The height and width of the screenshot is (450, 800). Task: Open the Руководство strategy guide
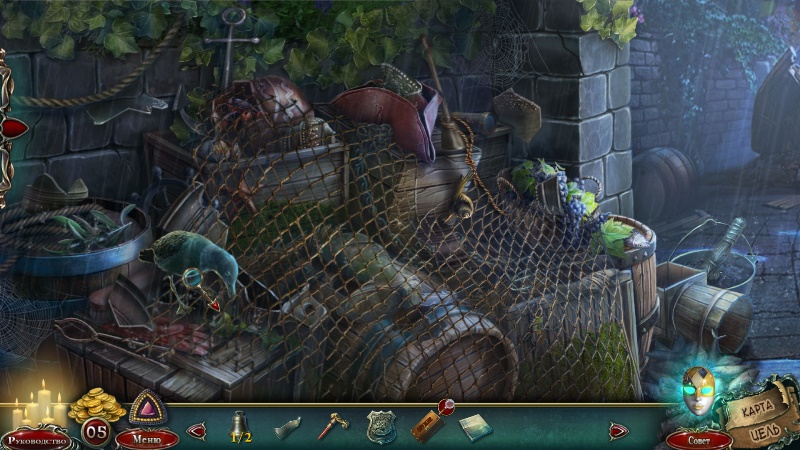pos(37,439)
